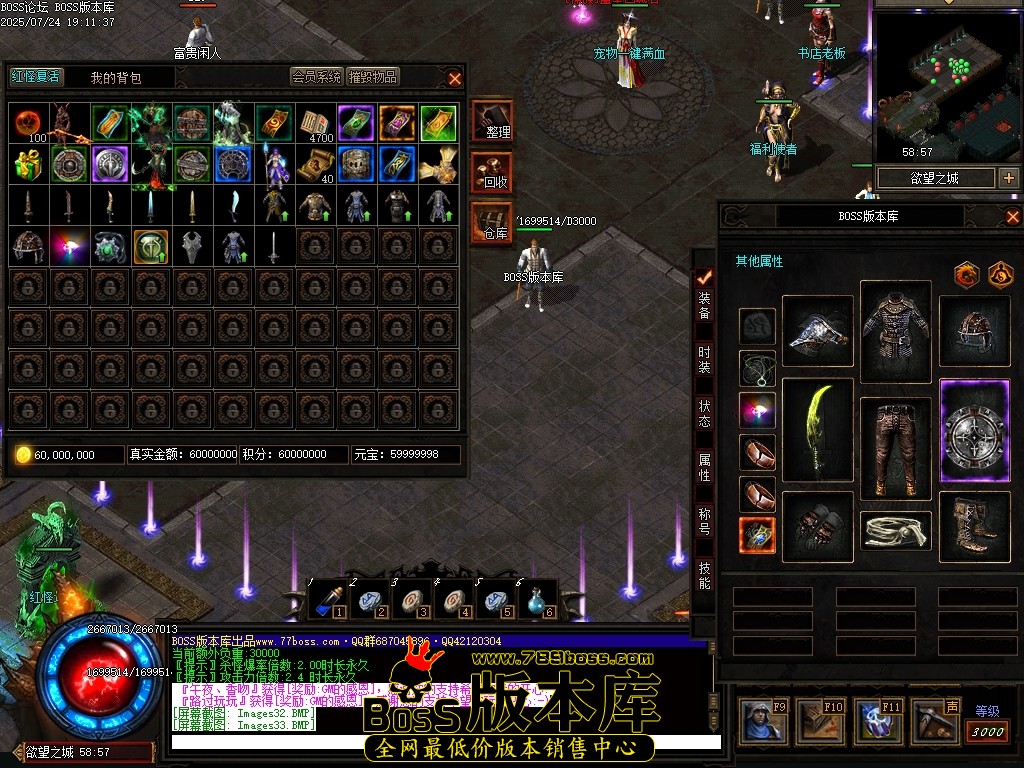The width and height of the screenshot is (1024, 768).
Task: Open the 会员系统 member system
Action: click(316, 76)
